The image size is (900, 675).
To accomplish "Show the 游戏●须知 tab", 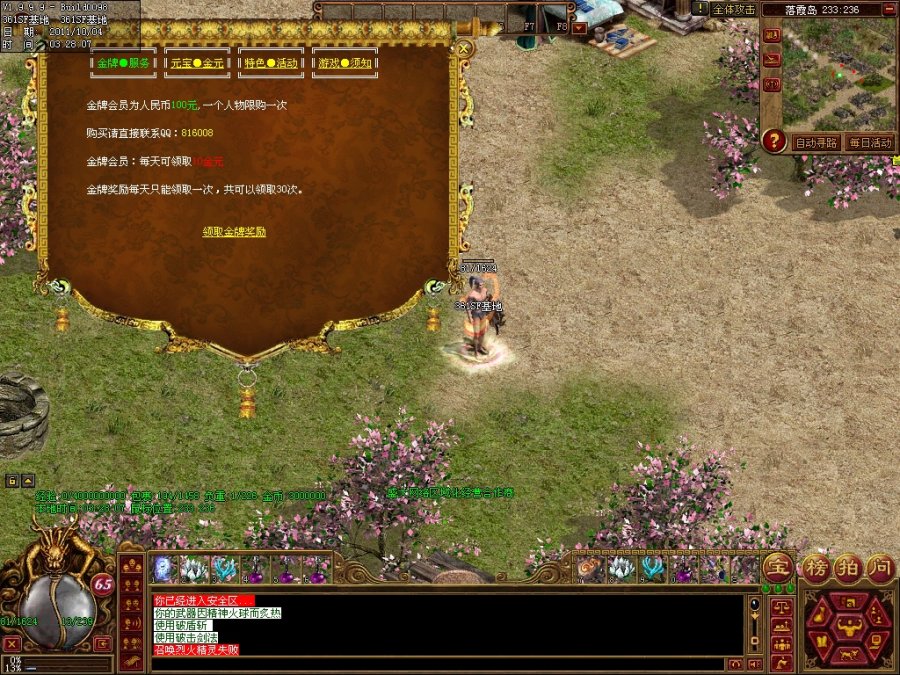I will tap(345, 63).
